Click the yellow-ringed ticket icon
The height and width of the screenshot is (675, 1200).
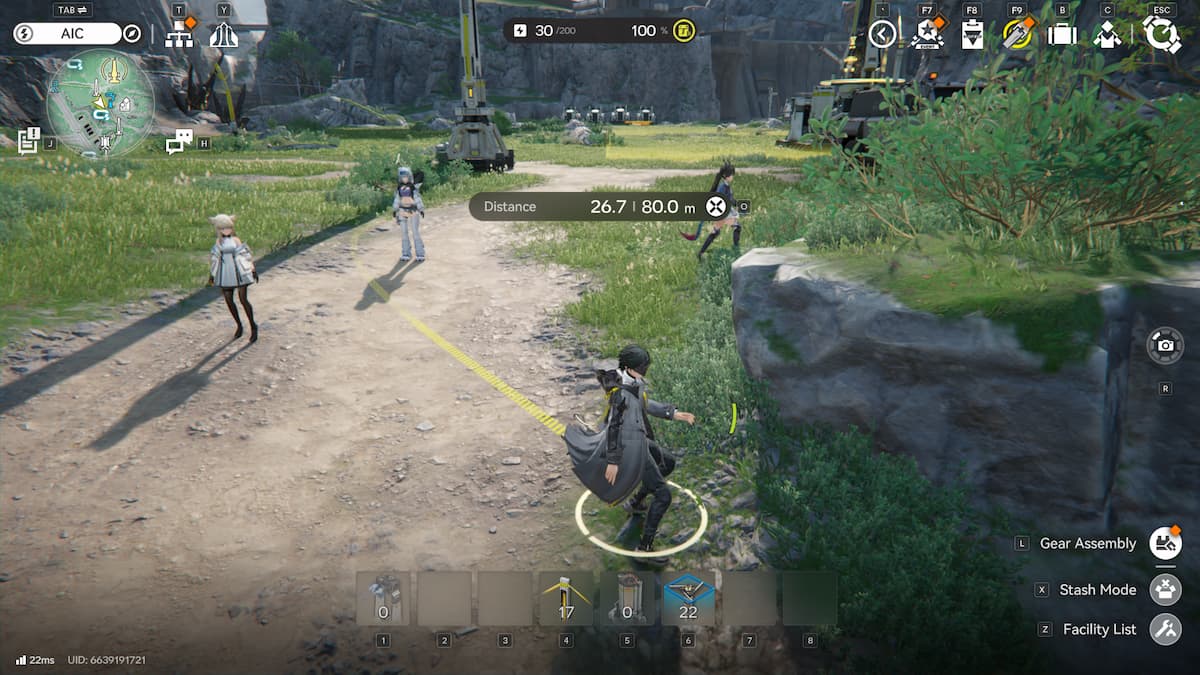pos(1017,35)
